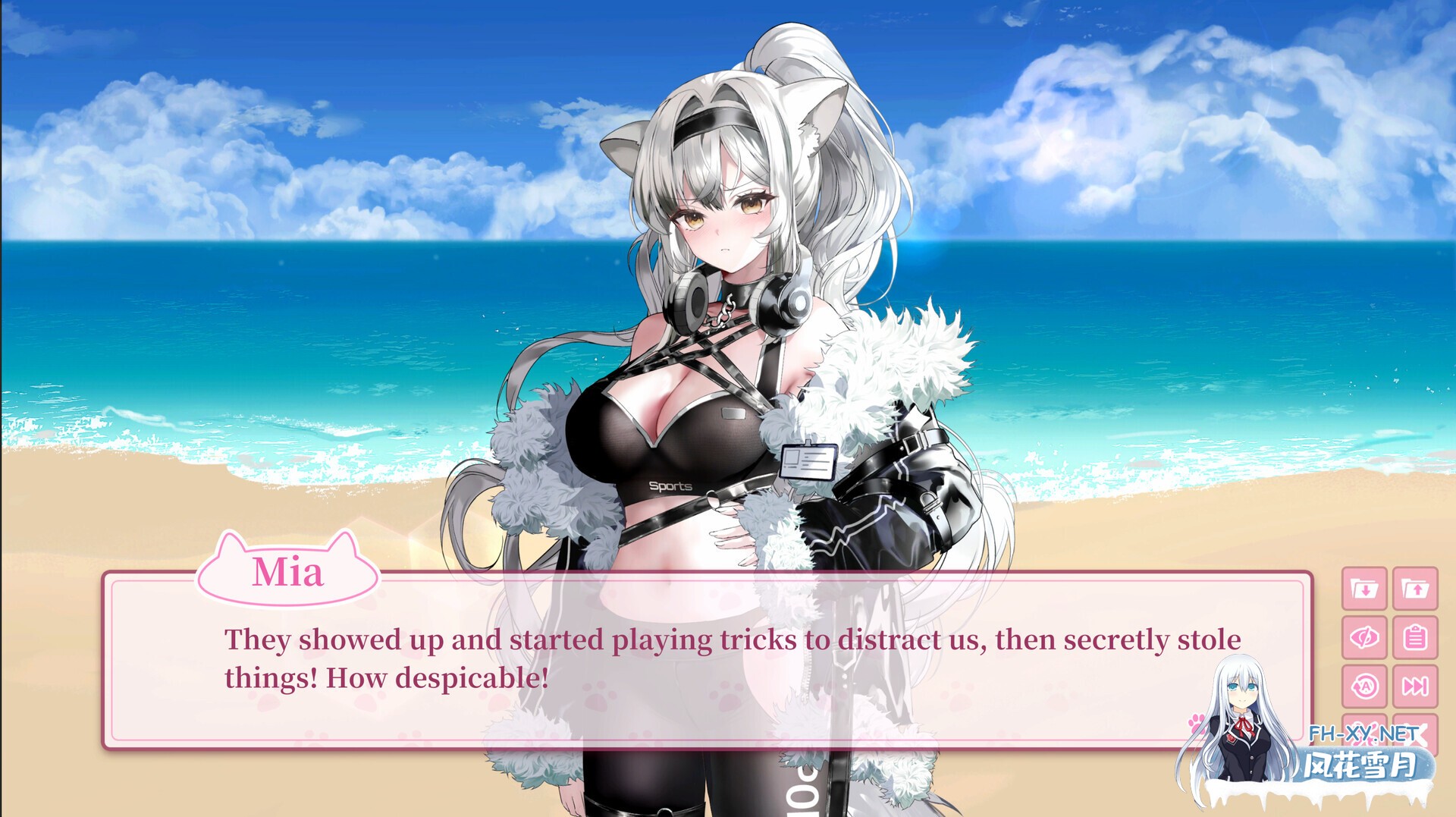Open the save game menu
1456x817 pixels.
1364,589
